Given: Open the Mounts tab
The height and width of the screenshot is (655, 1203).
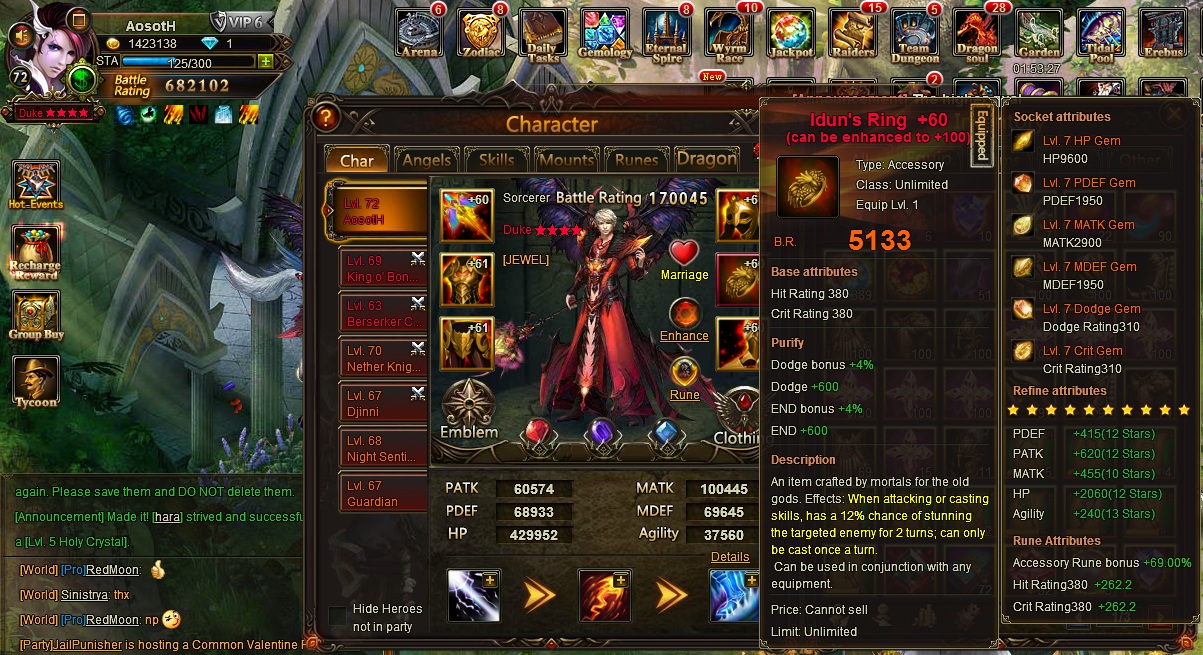Looking at the screenshot, I should [x=565, y=160].
